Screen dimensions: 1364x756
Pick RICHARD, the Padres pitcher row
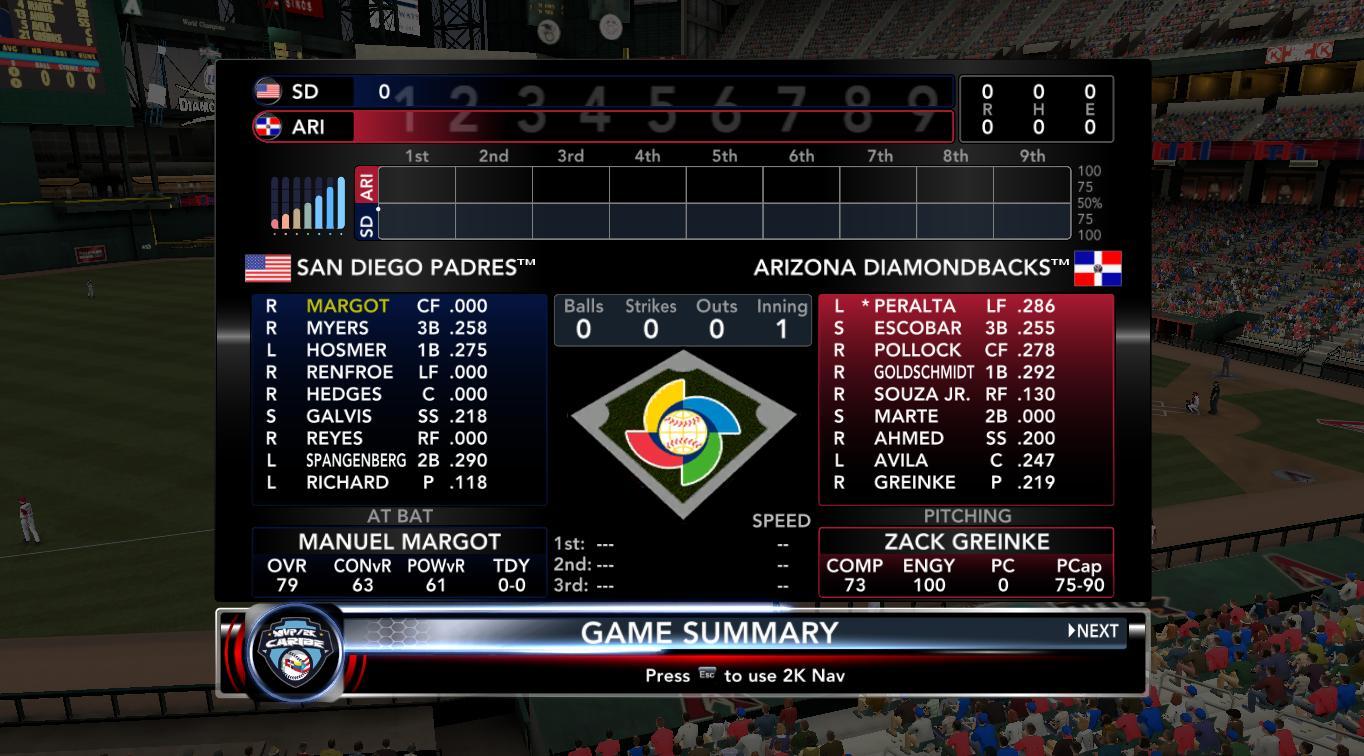pos(347,482)
